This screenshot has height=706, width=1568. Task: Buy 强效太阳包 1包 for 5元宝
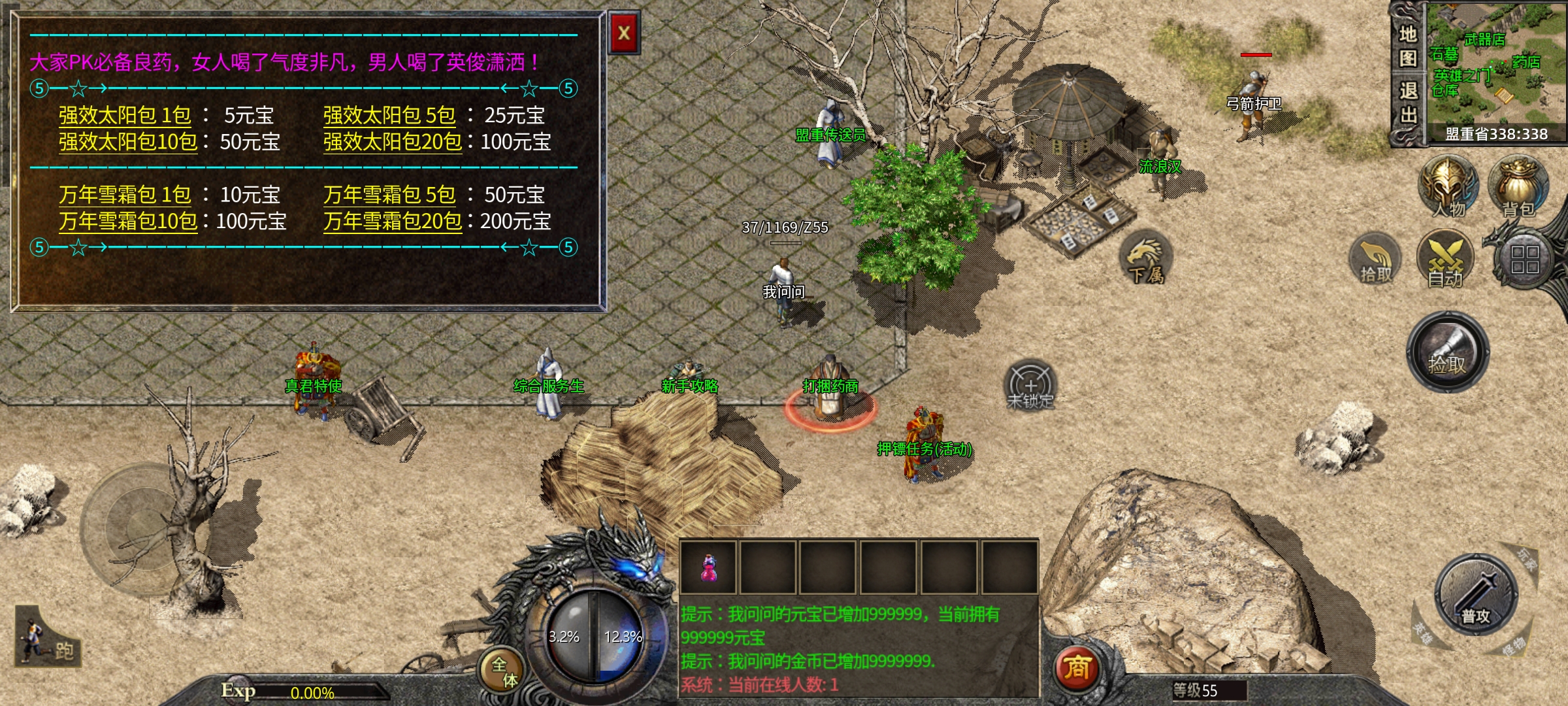125,116
